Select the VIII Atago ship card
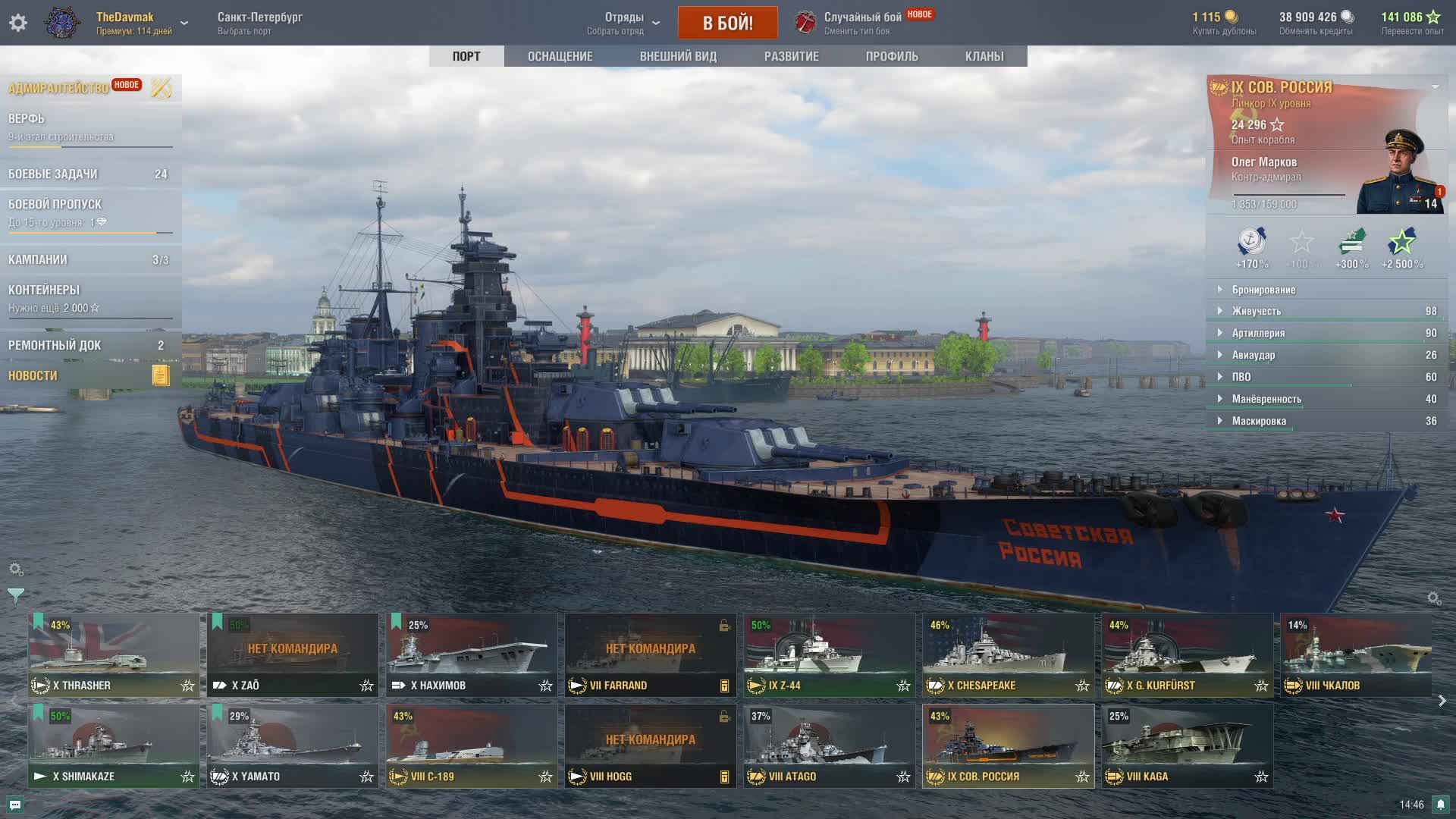The image size is (1456, 819). coord(829,746)
